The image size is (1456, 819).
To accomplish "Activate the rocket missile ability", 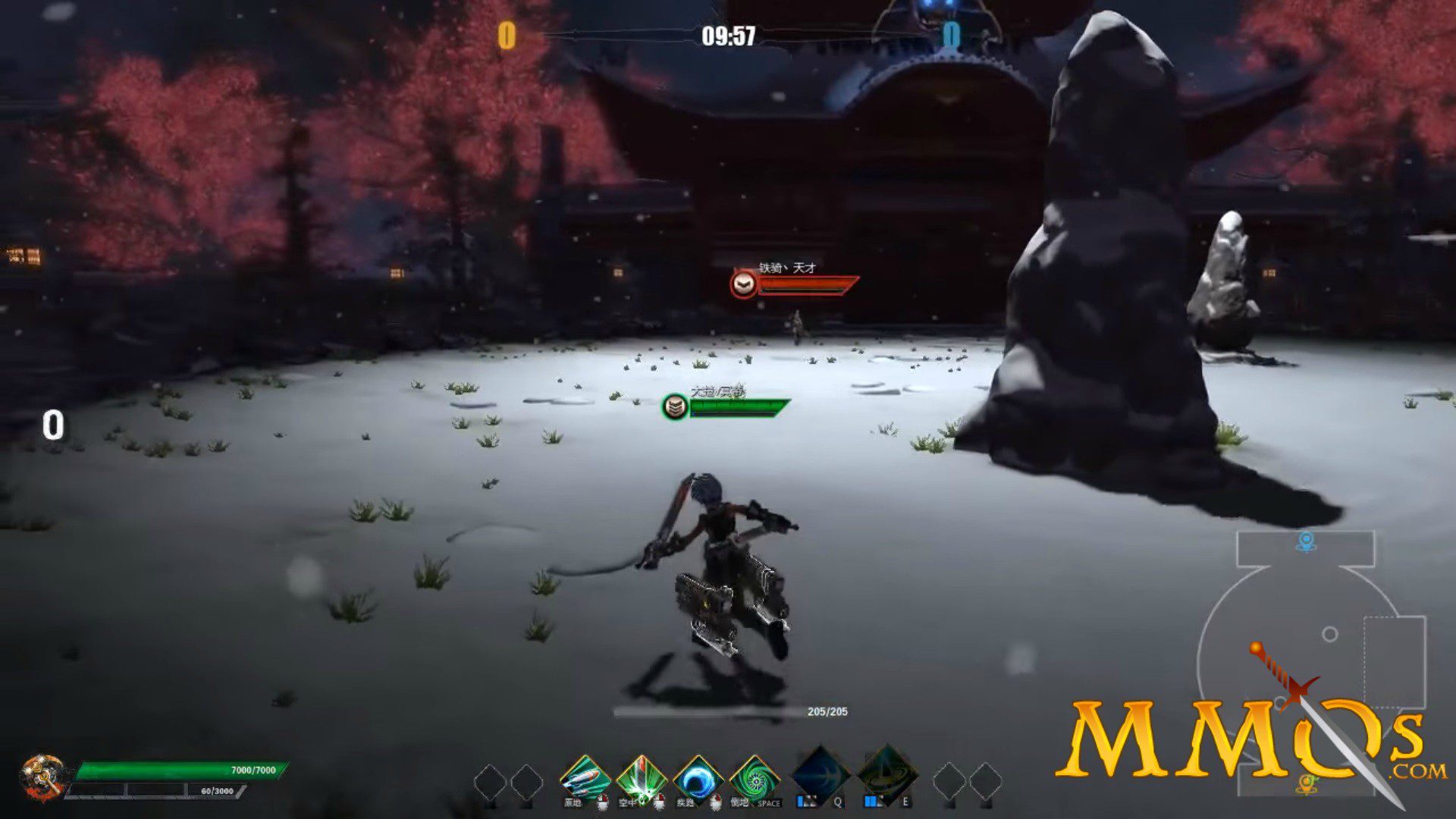I will click(x=585, y=778).
